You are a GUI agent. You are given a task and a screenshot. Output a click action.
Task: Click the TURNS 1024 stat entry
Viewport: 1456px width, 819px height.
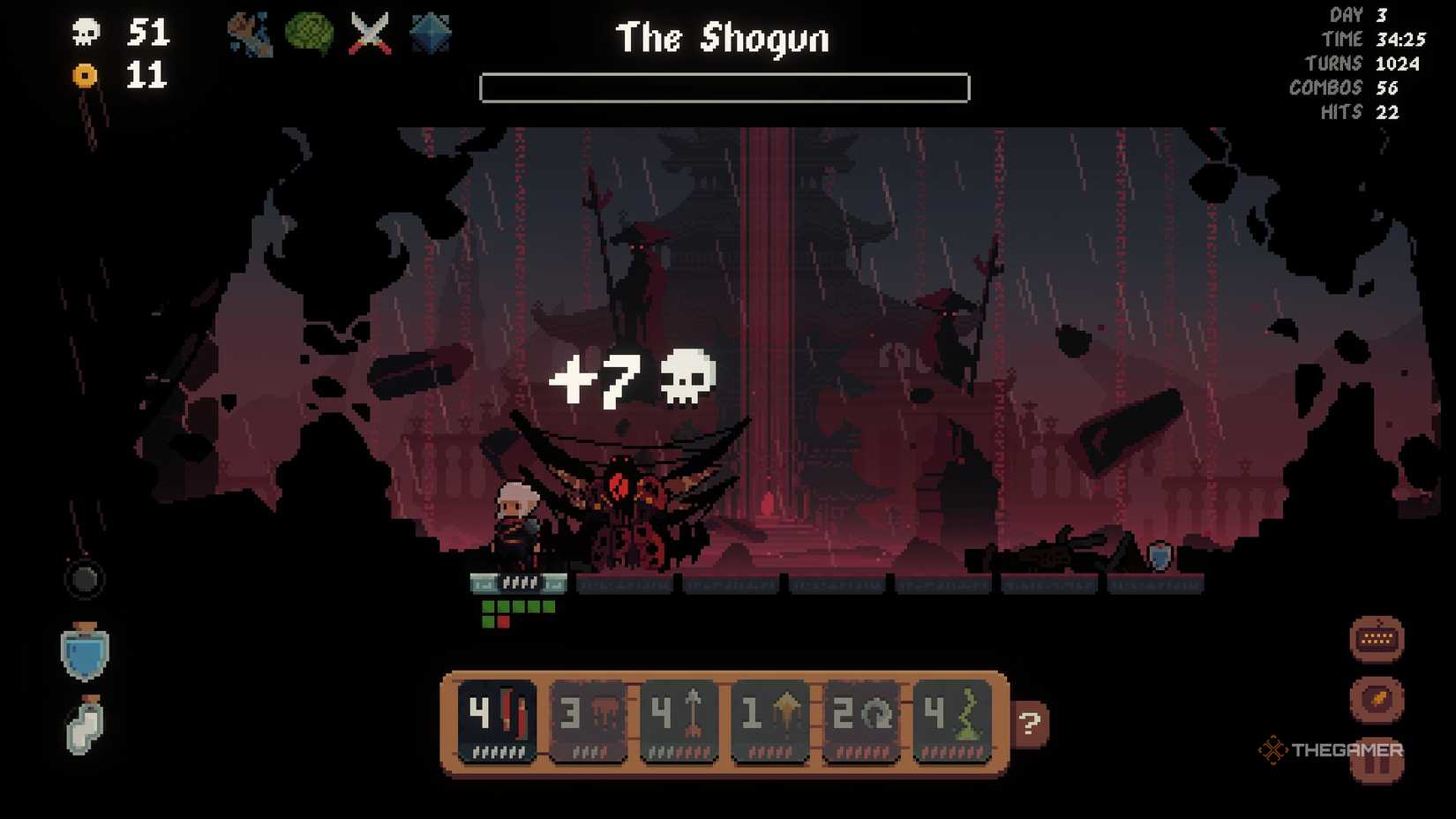coord(1371,63)
